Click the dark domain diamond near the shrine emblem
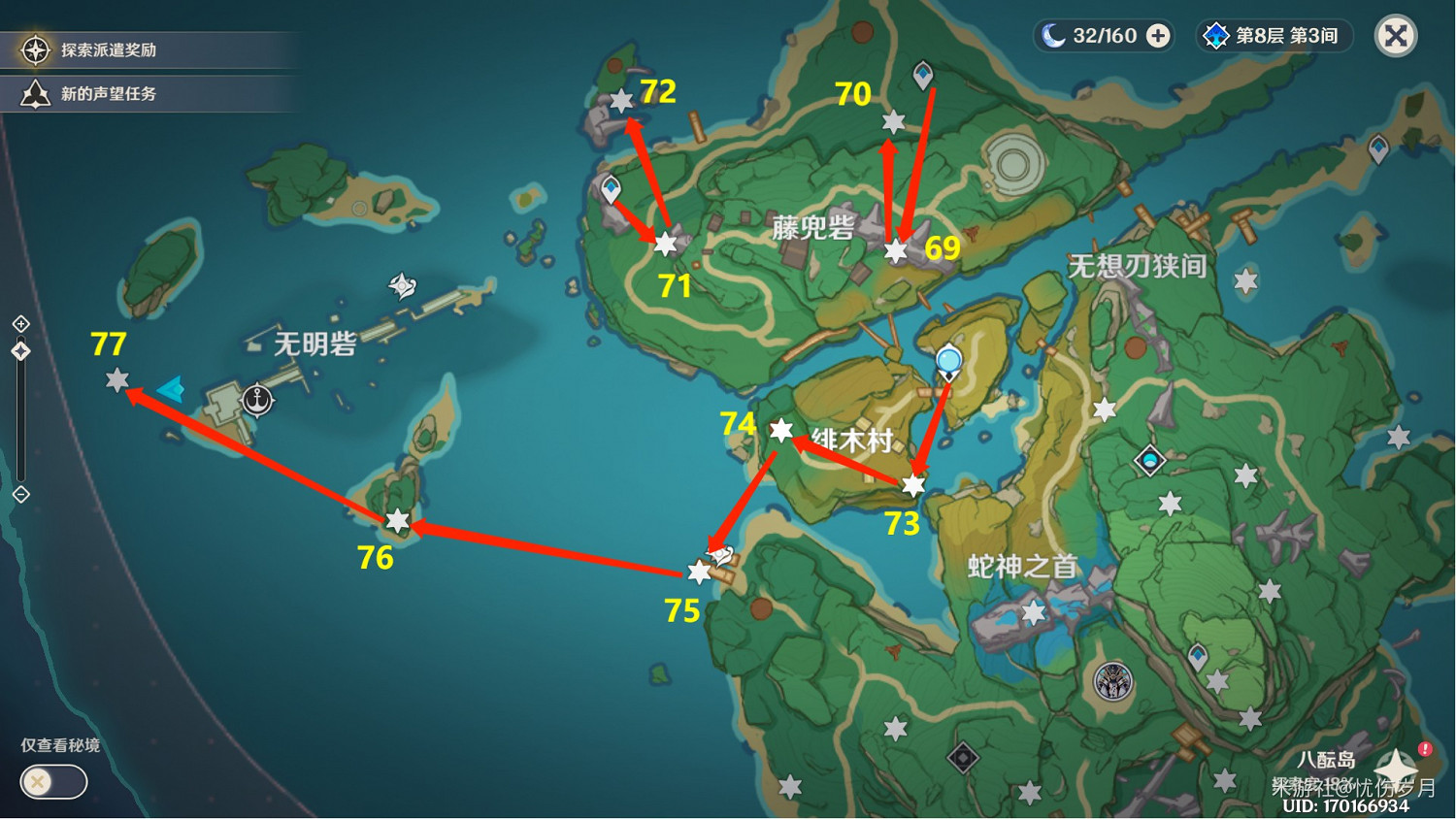 [x=963, y=757]
